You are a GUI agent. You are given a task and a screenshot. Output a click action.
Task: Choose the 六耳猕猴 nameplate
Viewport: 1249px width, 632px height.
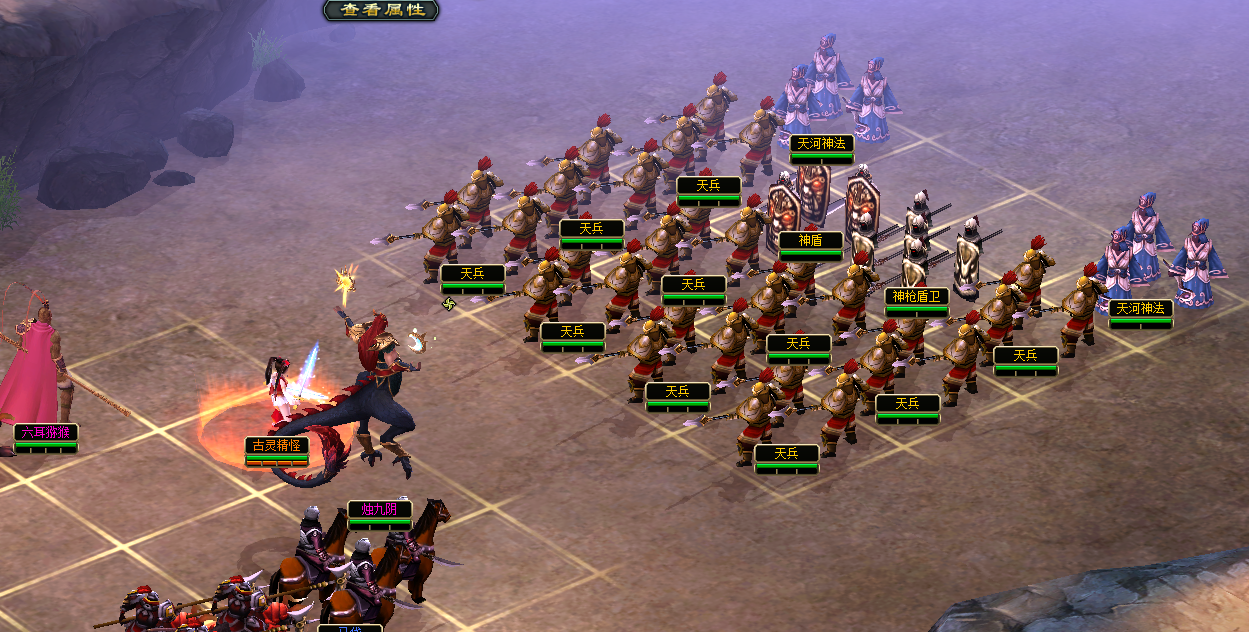46,433
